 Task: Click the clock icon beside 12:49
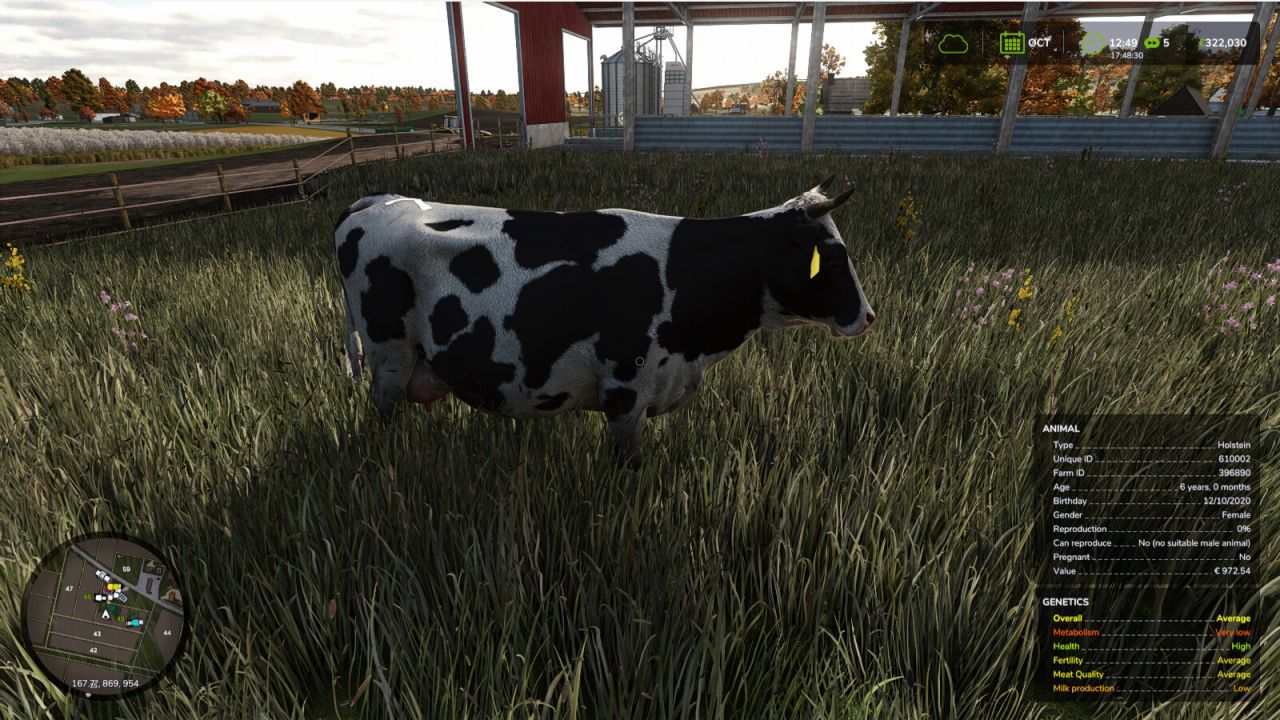click(1094, 41)
